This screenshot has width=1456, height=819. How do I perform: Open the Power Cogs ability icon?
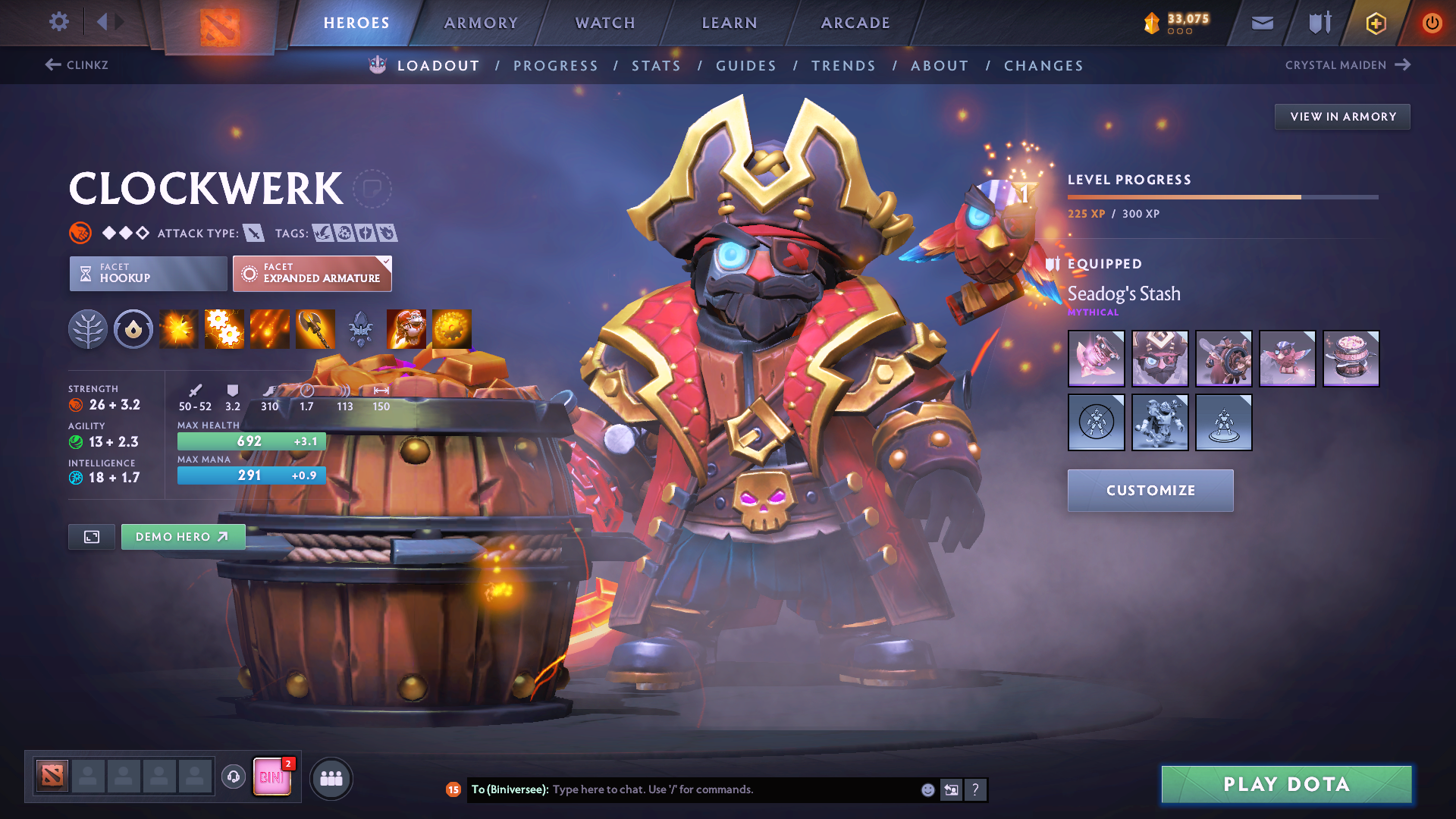pos(224,329)
